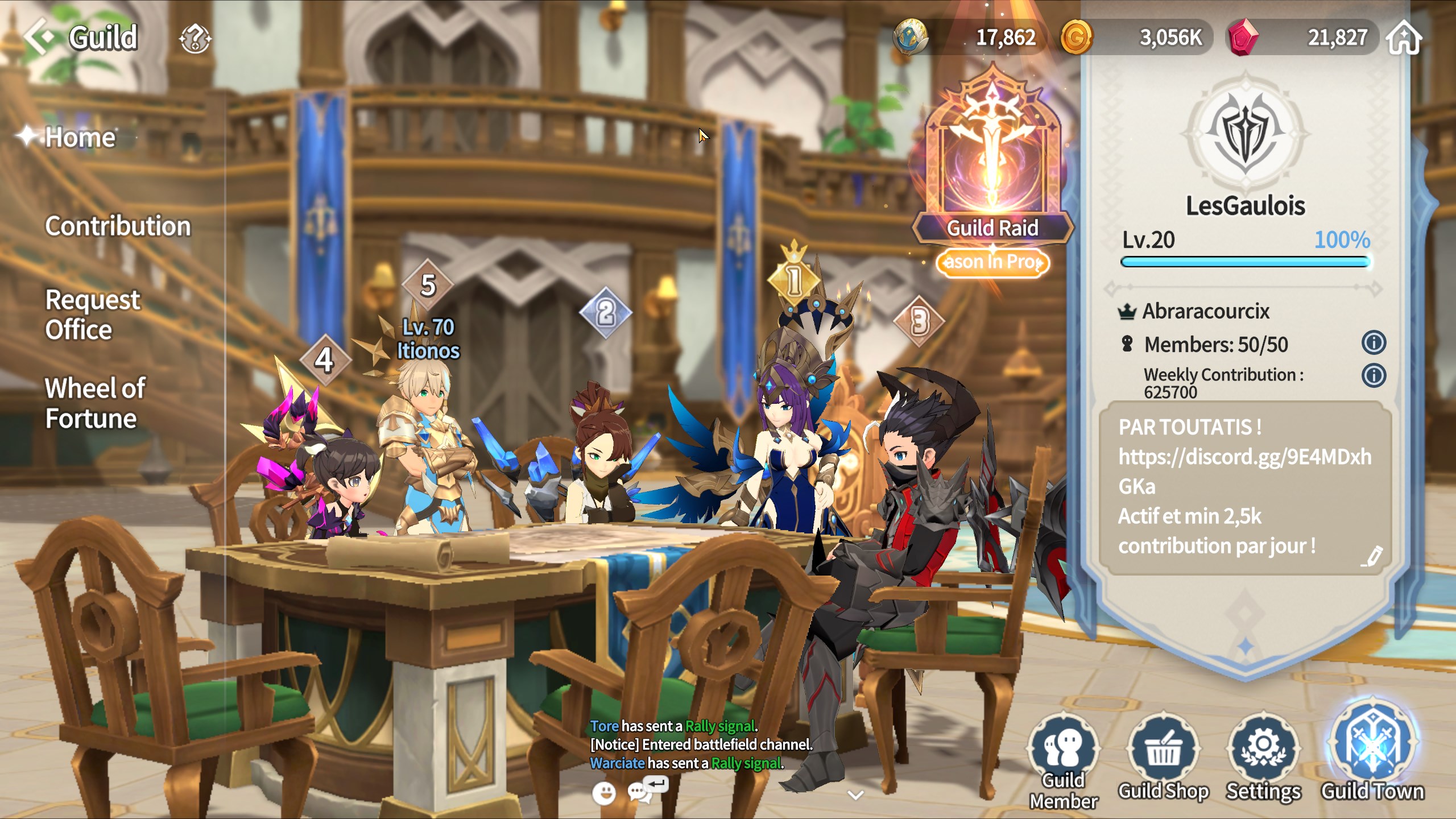This screenshot has height=819, width=1456.
Task: Return to the home screen via house icon
Action: tap(1404, 38)
